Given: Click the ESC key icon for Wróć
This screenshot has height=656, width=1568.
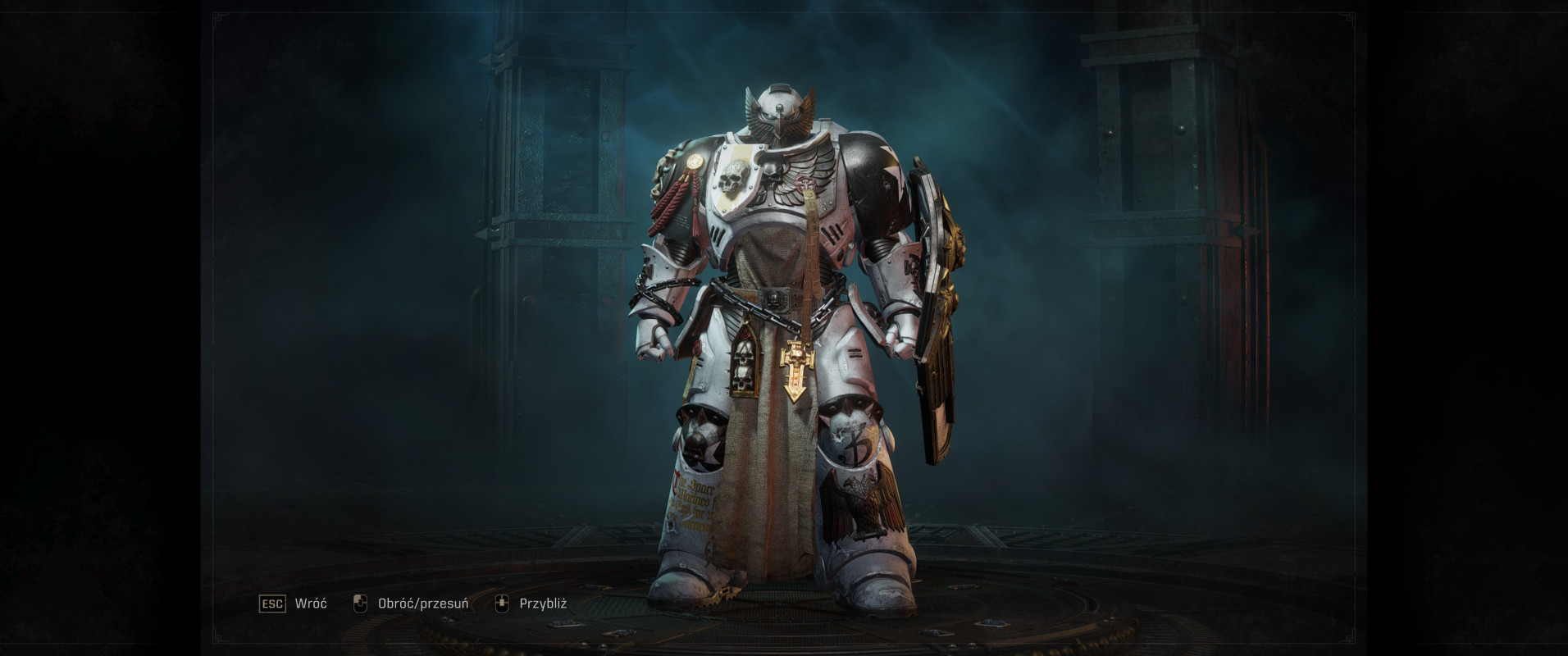Looking at the screenshot, I should pyautogui.click(x=273, y=602).
